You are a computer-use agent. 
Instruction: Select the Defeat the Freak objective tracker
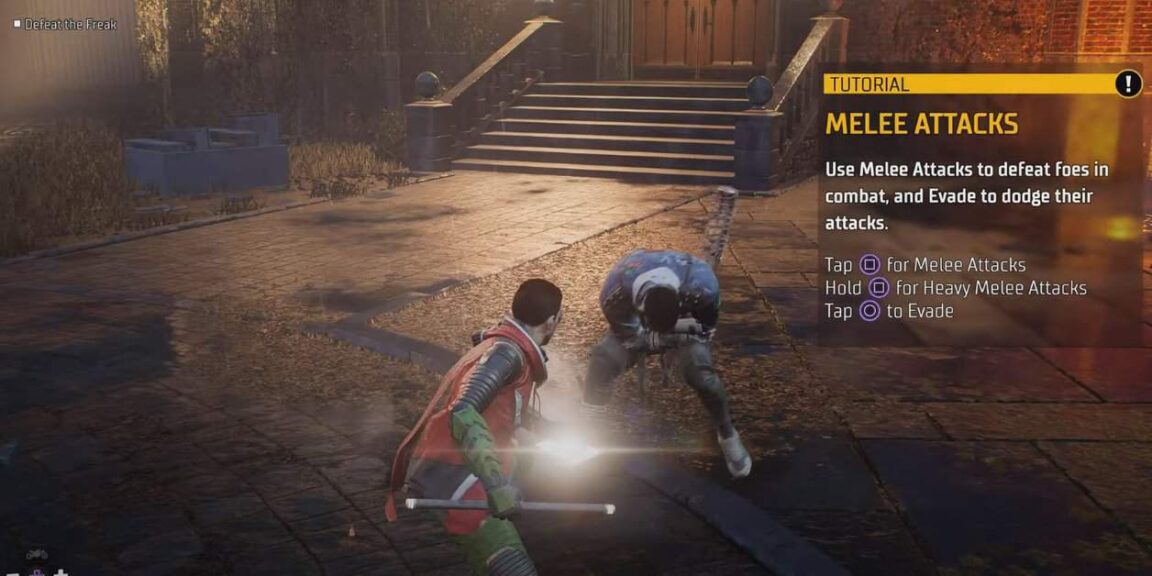[65, 24]
